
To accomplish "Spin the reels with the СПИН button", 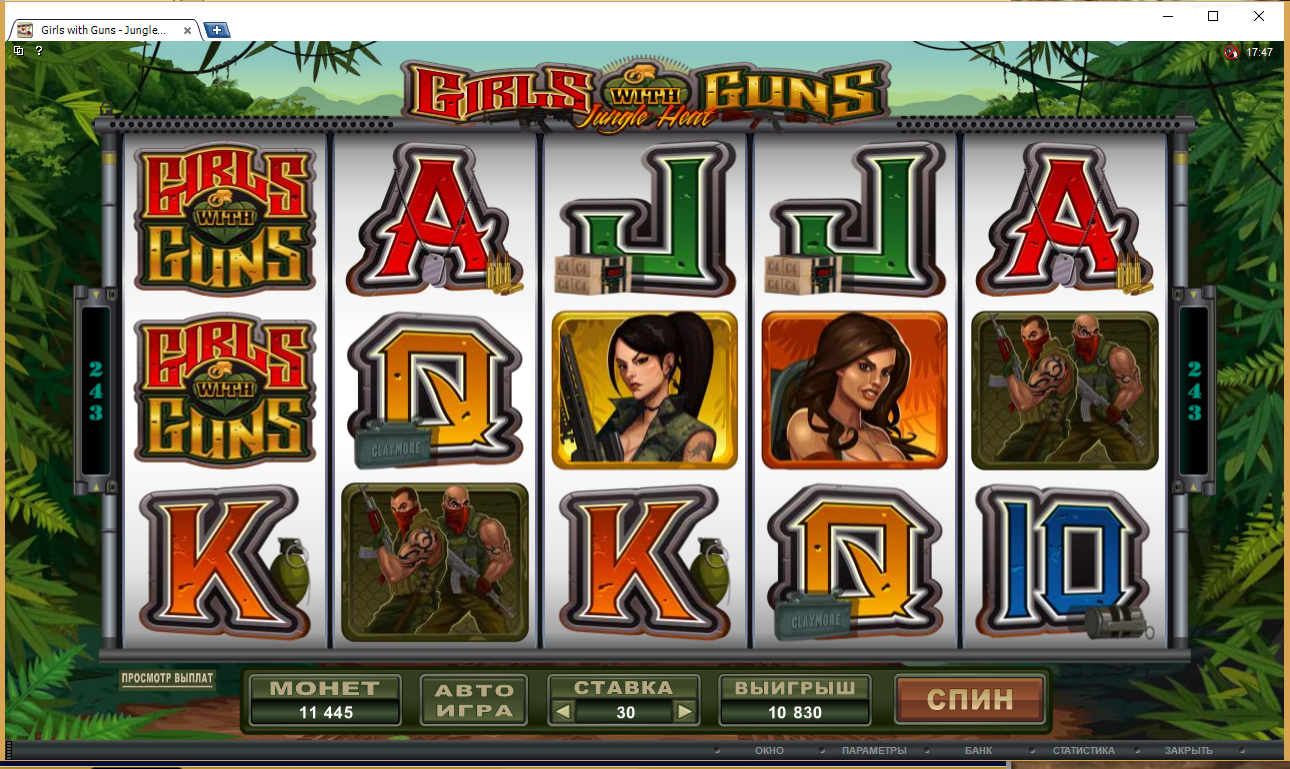I will click(969, 698).
